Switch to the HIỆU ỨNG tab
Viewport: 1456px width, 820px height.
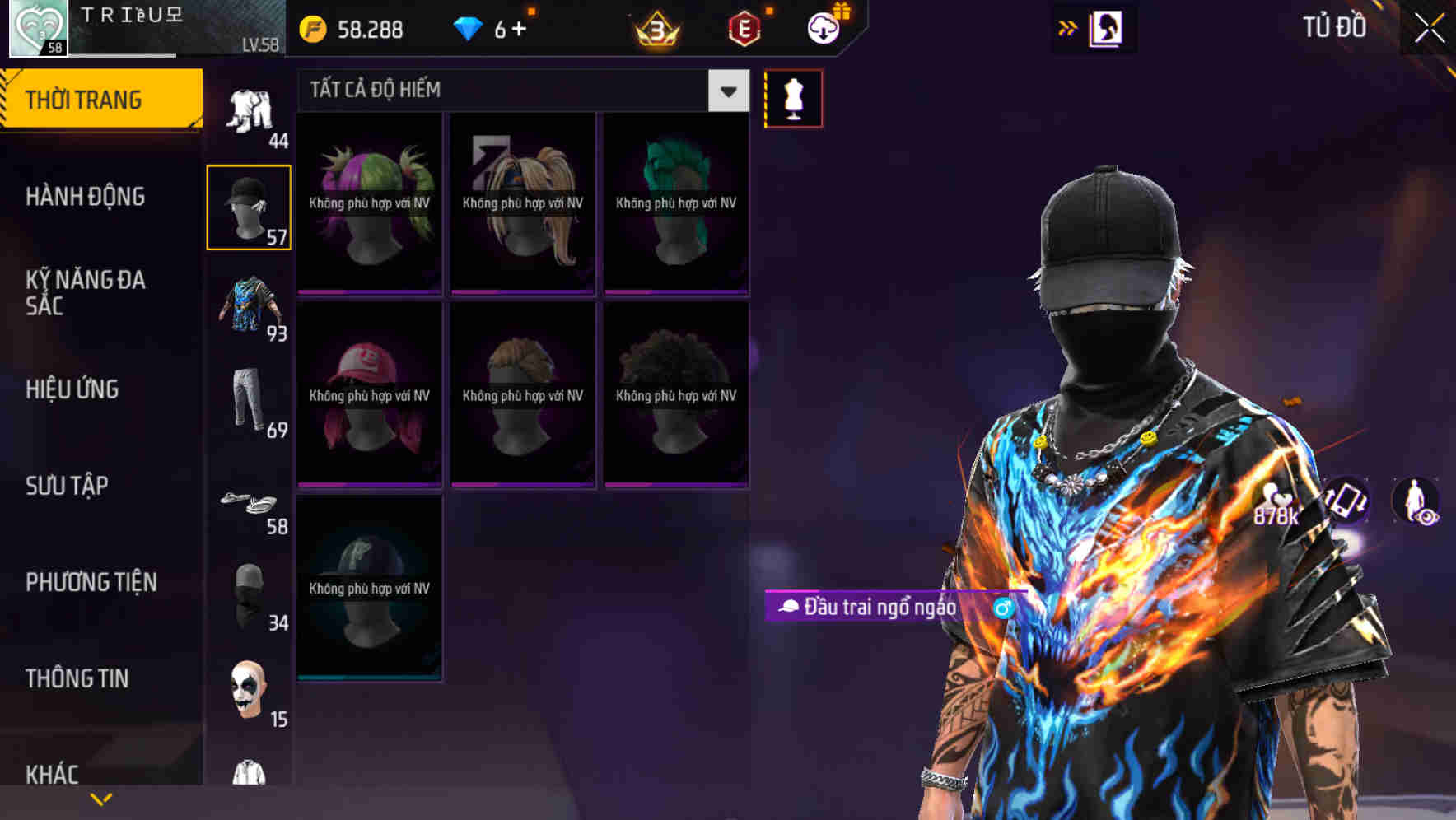pos(72,389)
